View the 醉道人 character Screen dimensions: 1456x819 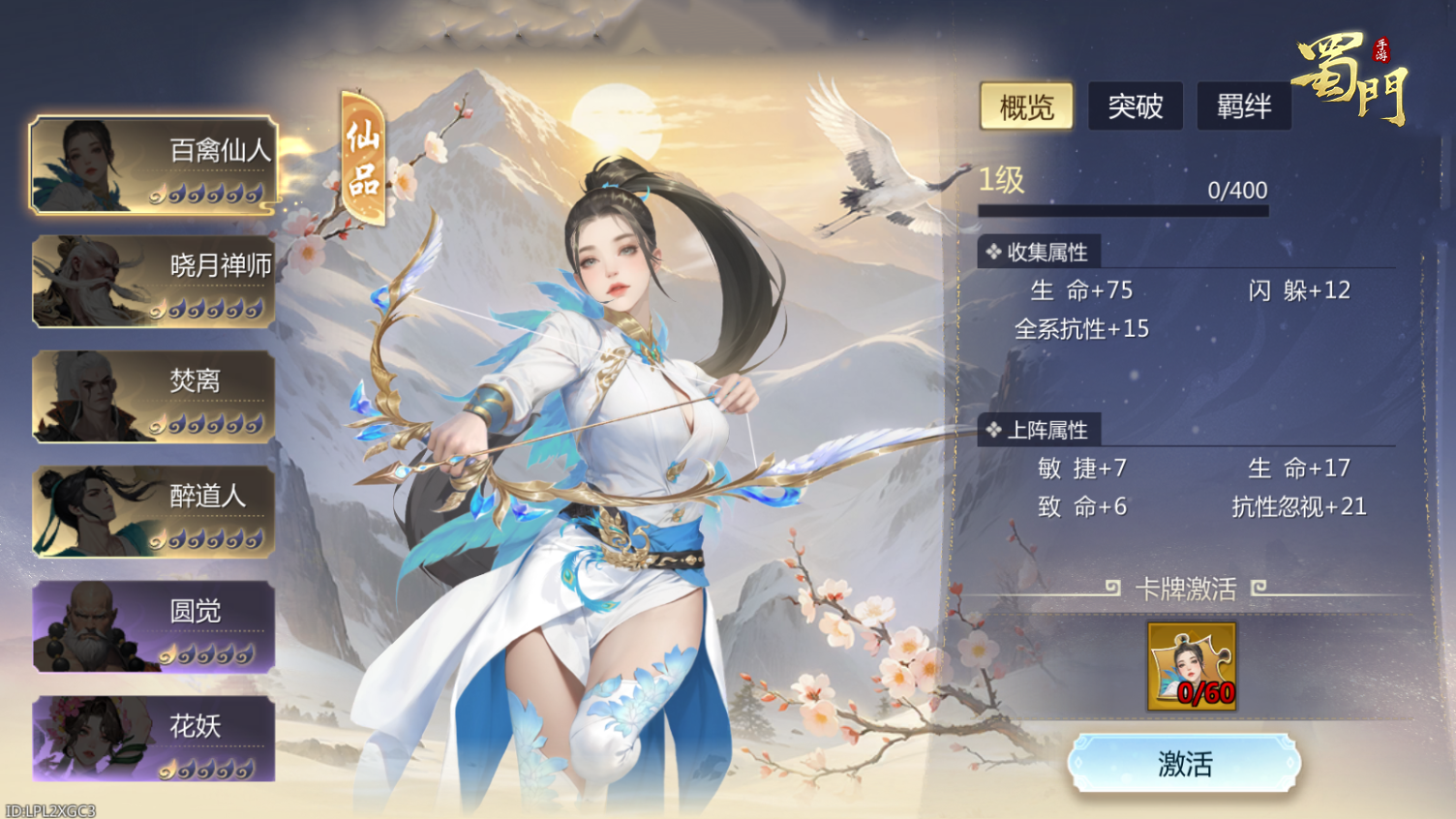[152, 513]
